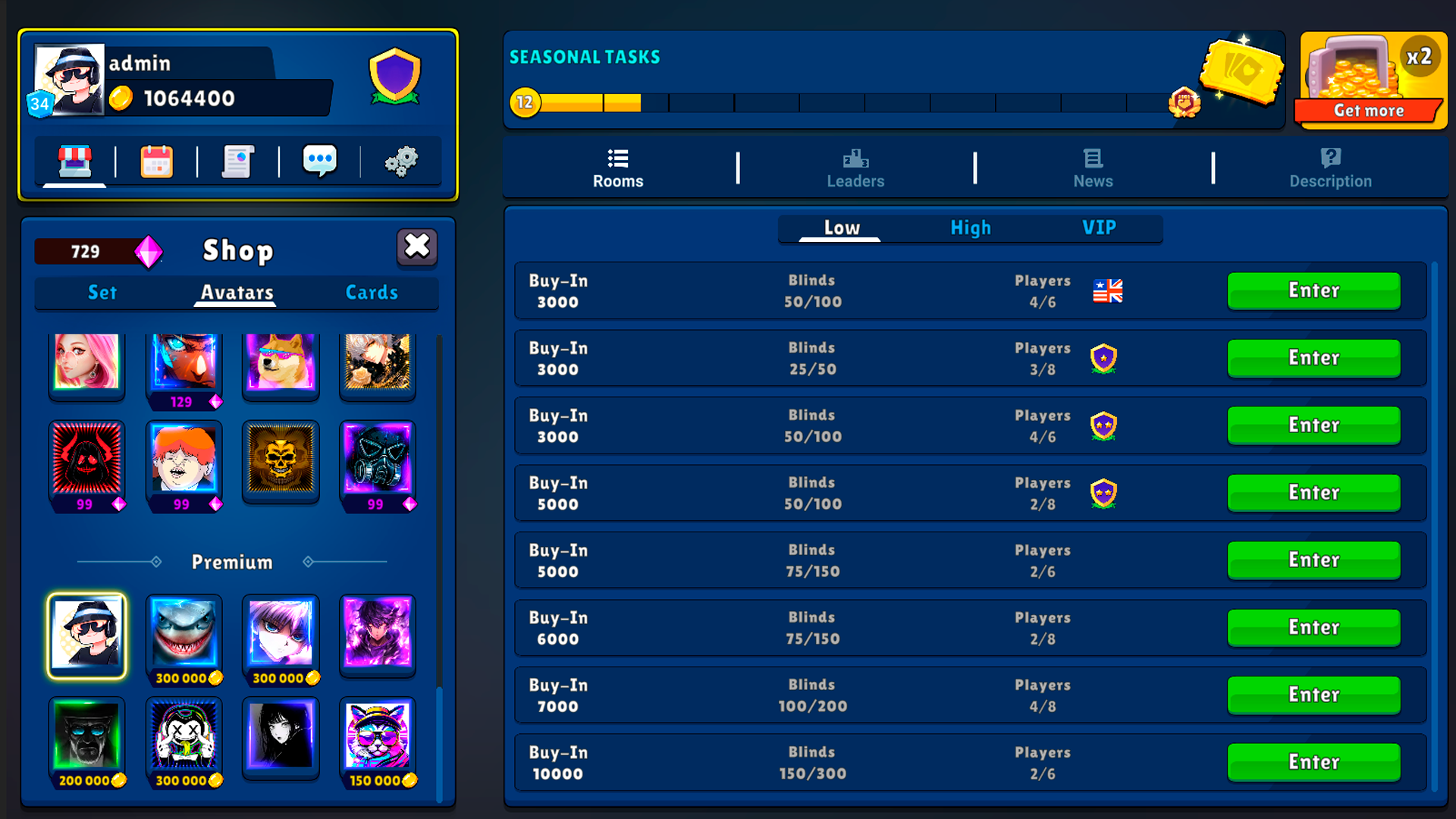The image size is (1456, 819).
Task: Click the Get more button
Action: [1371, 110]
